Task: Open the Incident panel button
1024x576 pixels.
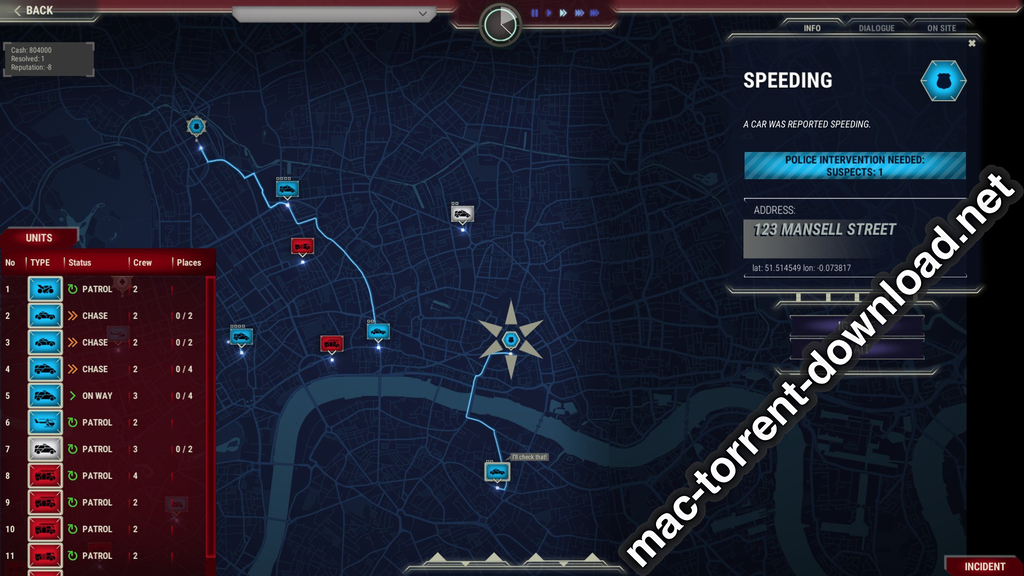Action: (x=984, y=566)
